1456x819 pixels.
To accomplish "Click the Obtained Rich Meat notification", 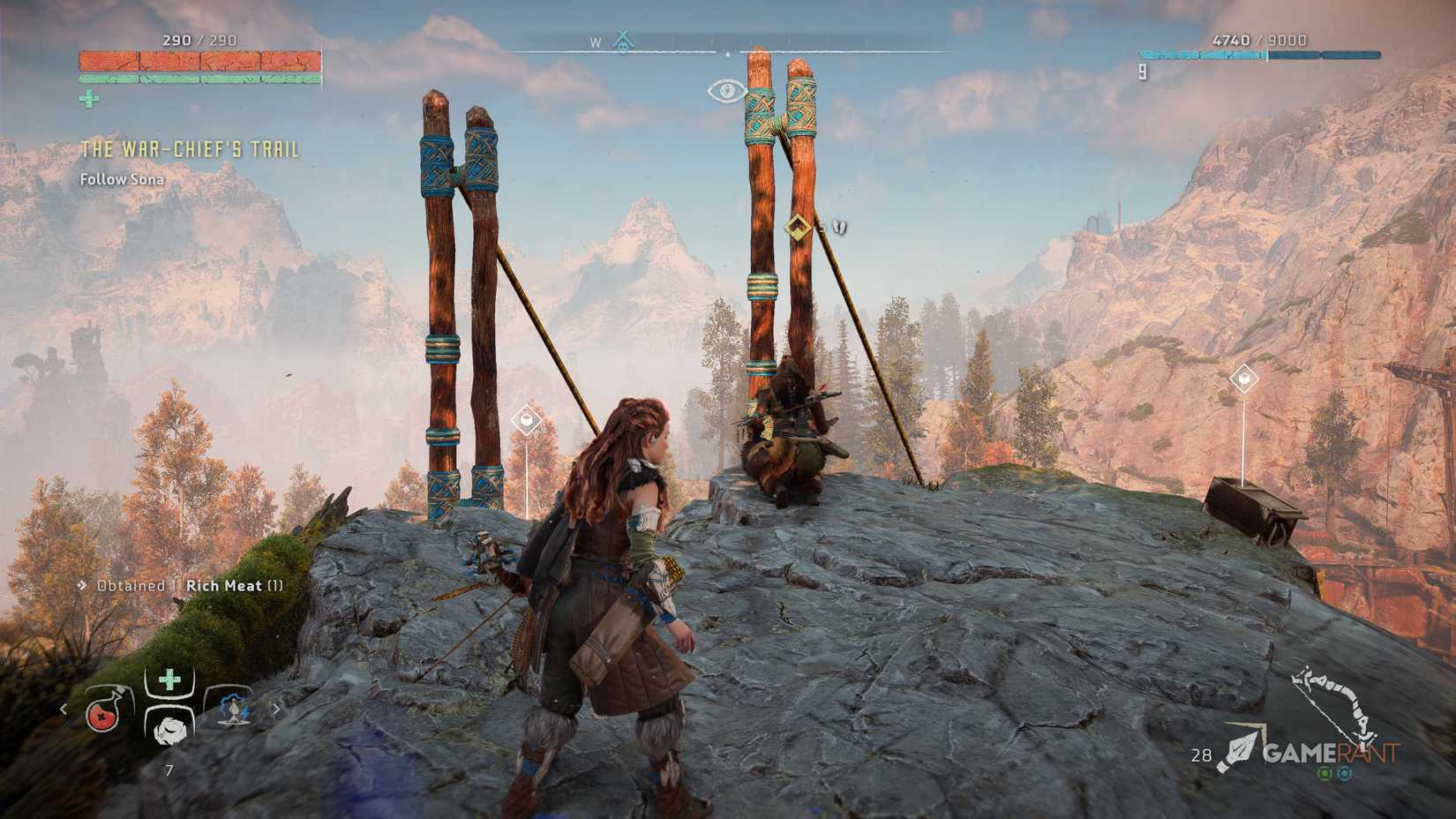I will [x=179, y=585].
